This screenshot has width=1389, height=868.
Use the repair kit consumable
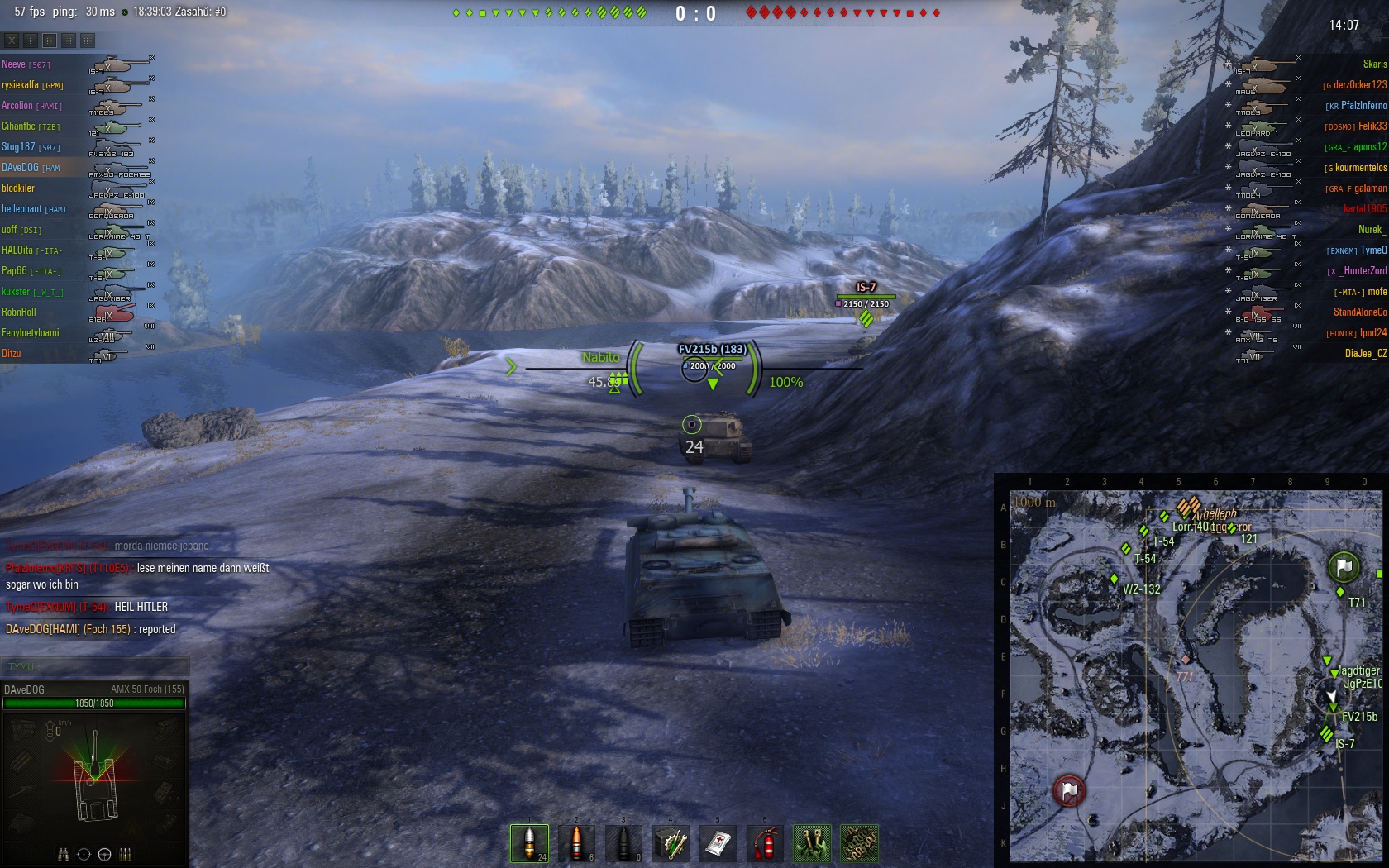point(671,843)
